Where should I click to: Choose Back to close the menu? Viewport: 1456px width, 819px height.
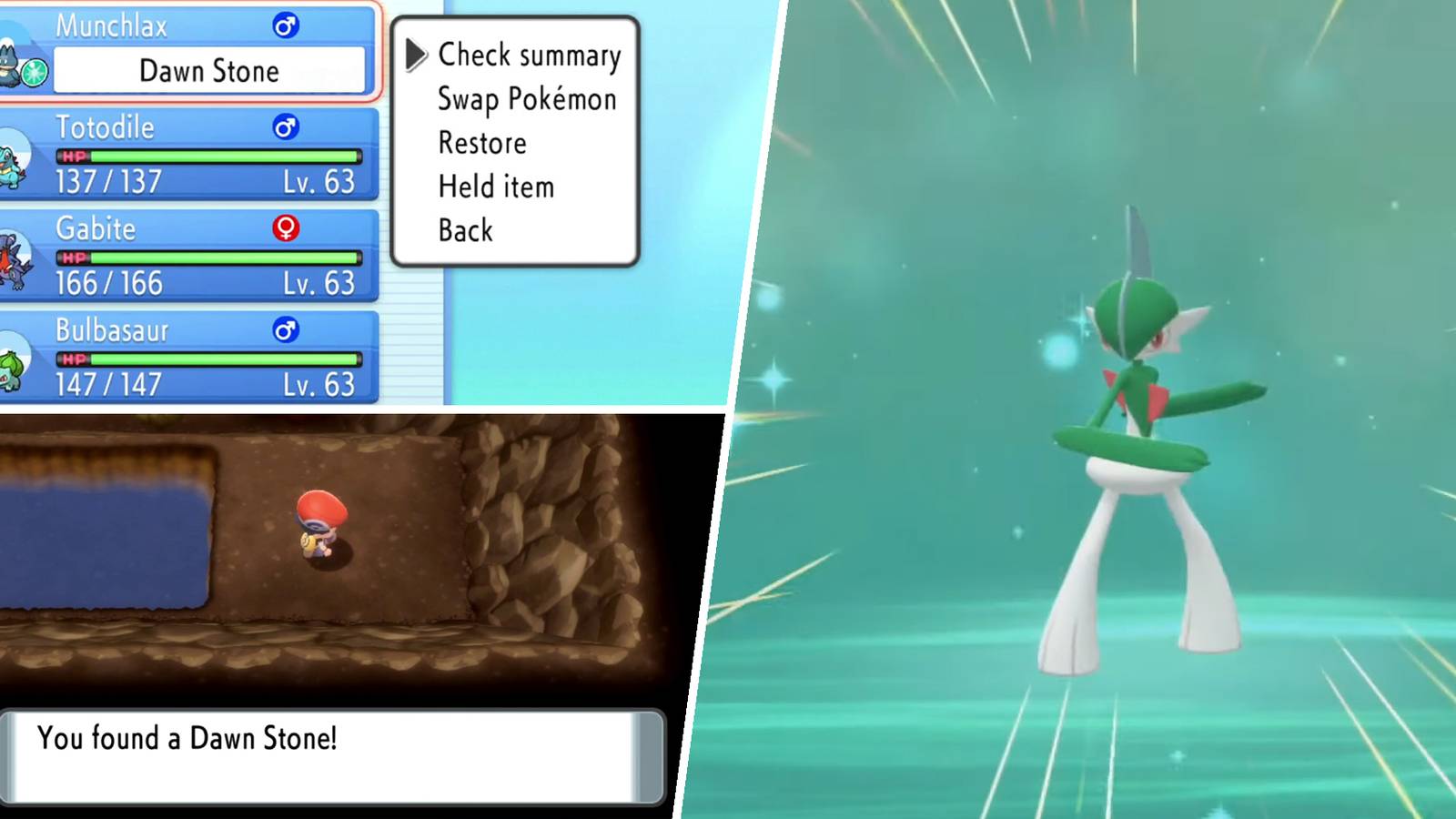click(x=465, y=230)
